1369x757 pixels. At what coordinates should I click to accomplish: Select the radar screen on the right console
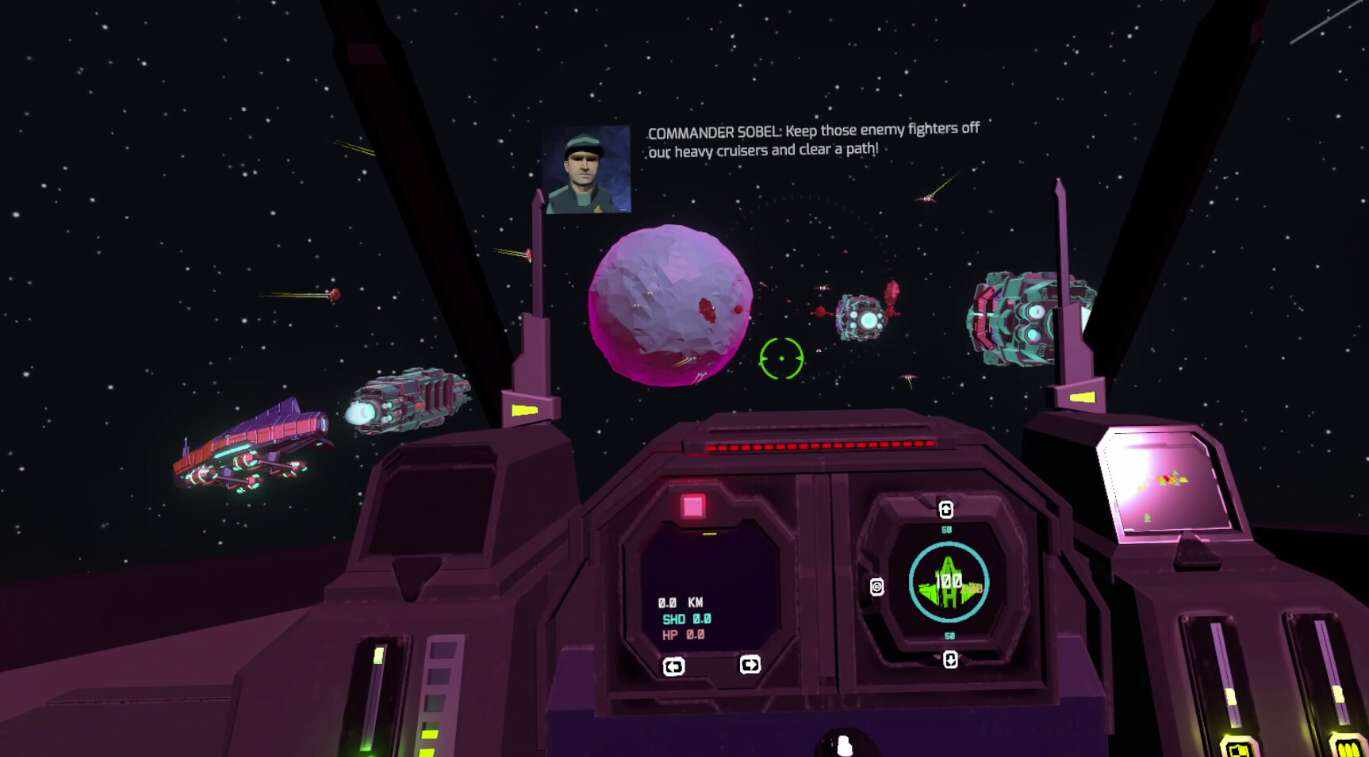[x=1164, y=483]
